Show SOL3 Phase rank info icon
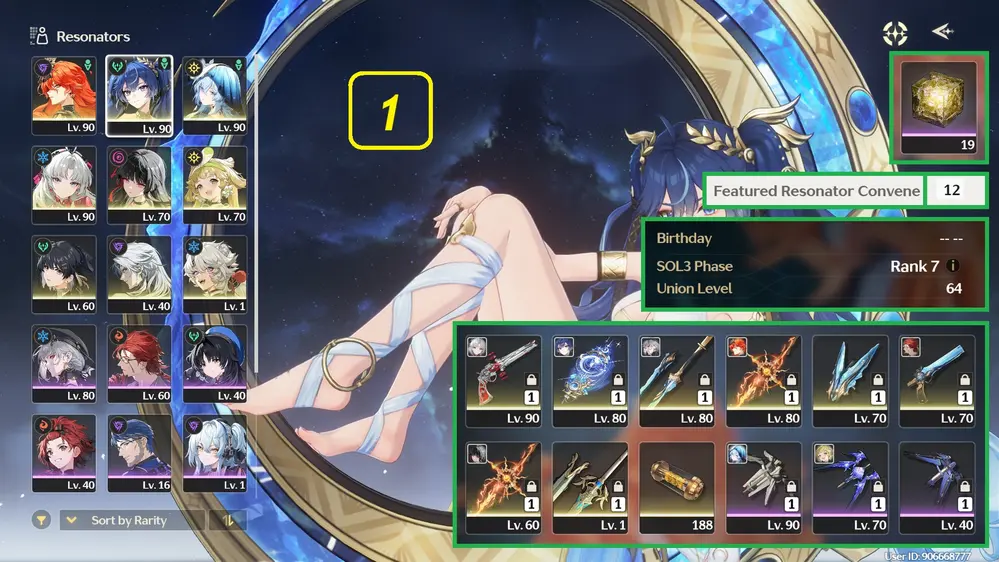This screenshot has height=562, width=999. pyautogui.click(x=953, y=267)
